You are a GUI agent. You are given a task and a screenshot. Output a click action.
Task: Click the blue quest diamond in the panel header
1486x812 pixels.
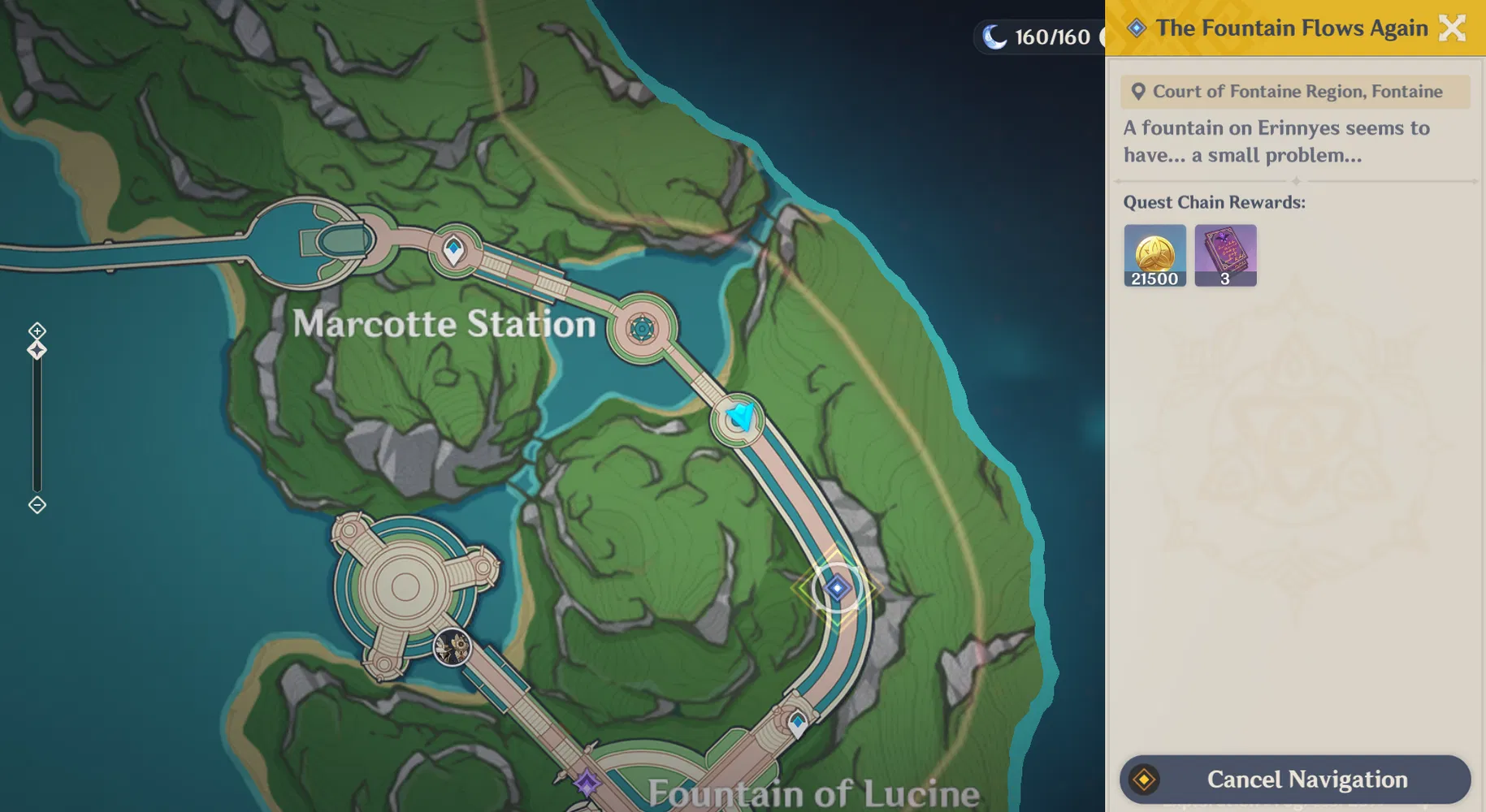[1135, 27]
